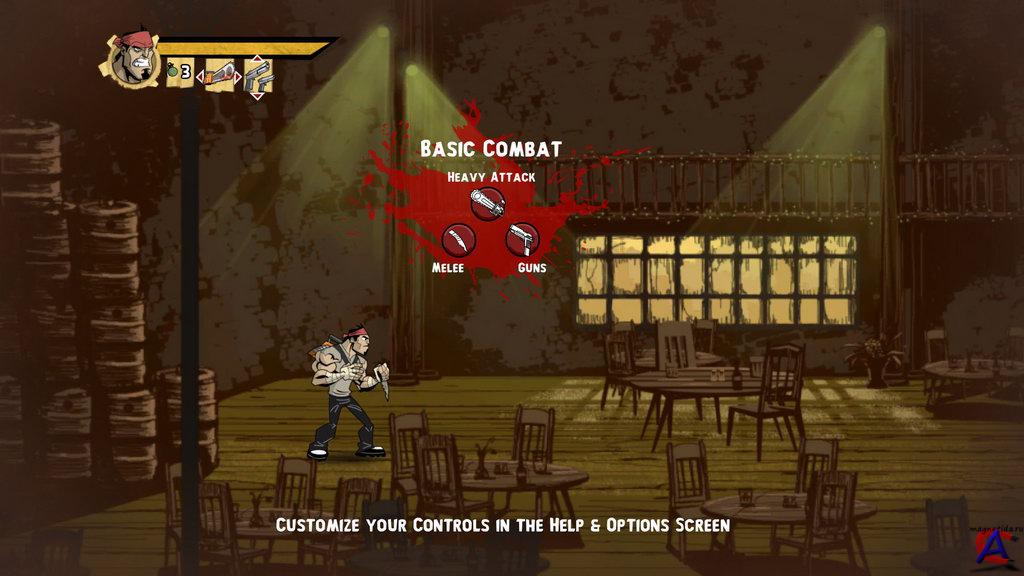
Task: Click the grenade count slot
Action: tap(180, 73)
